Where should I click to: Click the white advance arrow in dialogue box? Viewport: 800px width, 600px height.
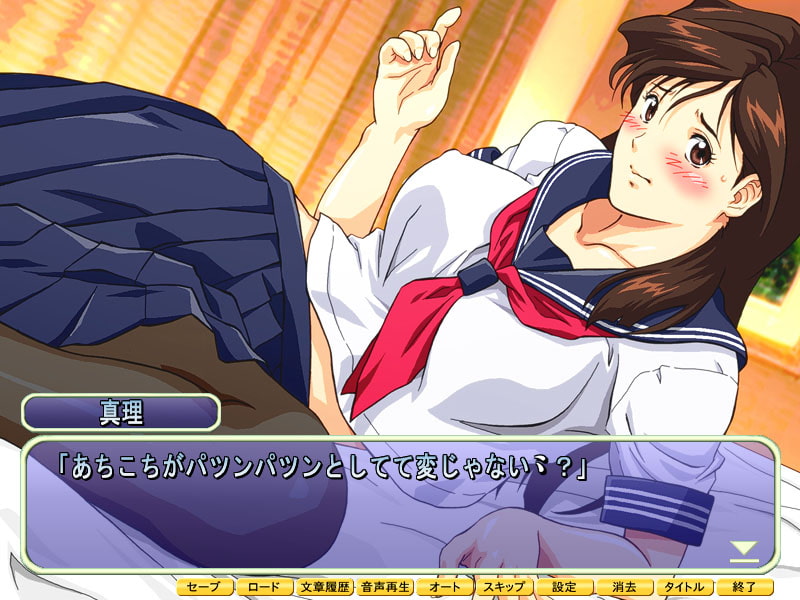pos(742,549)
